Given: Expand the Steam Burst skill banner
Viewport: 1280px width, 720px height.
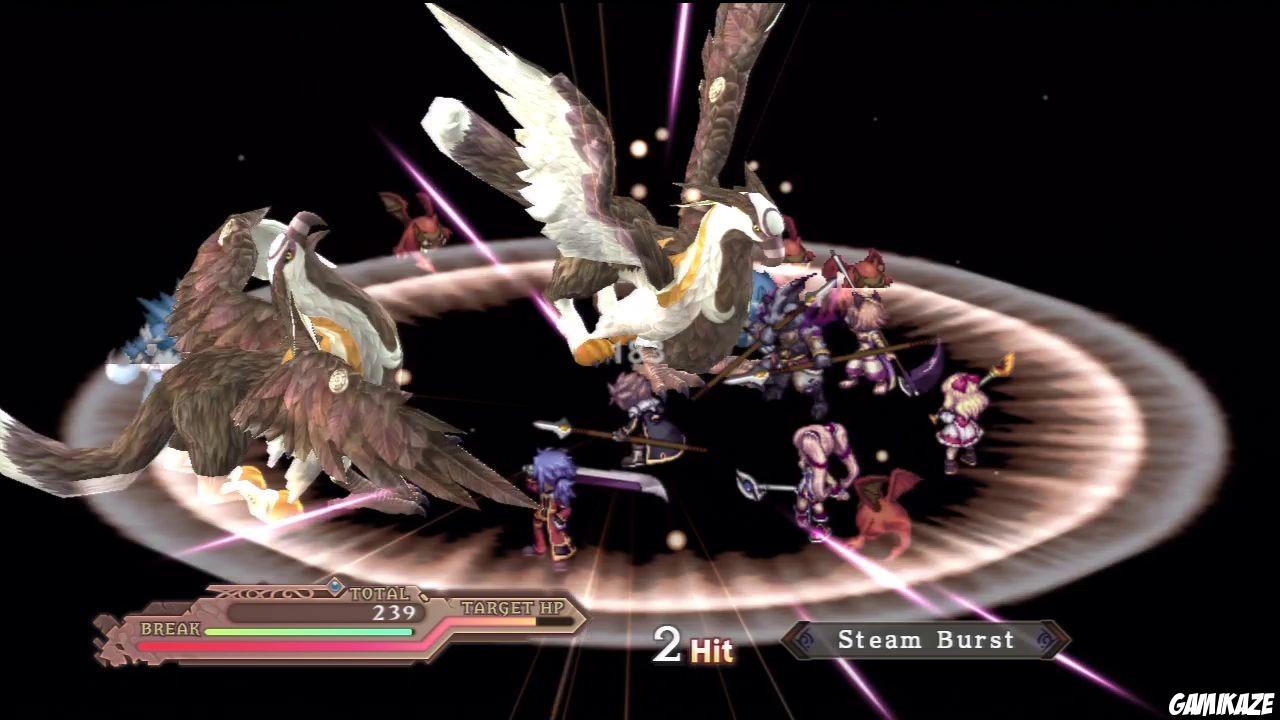Looking at the screenshot, I should pyautogui.click(x=925, y=640).
